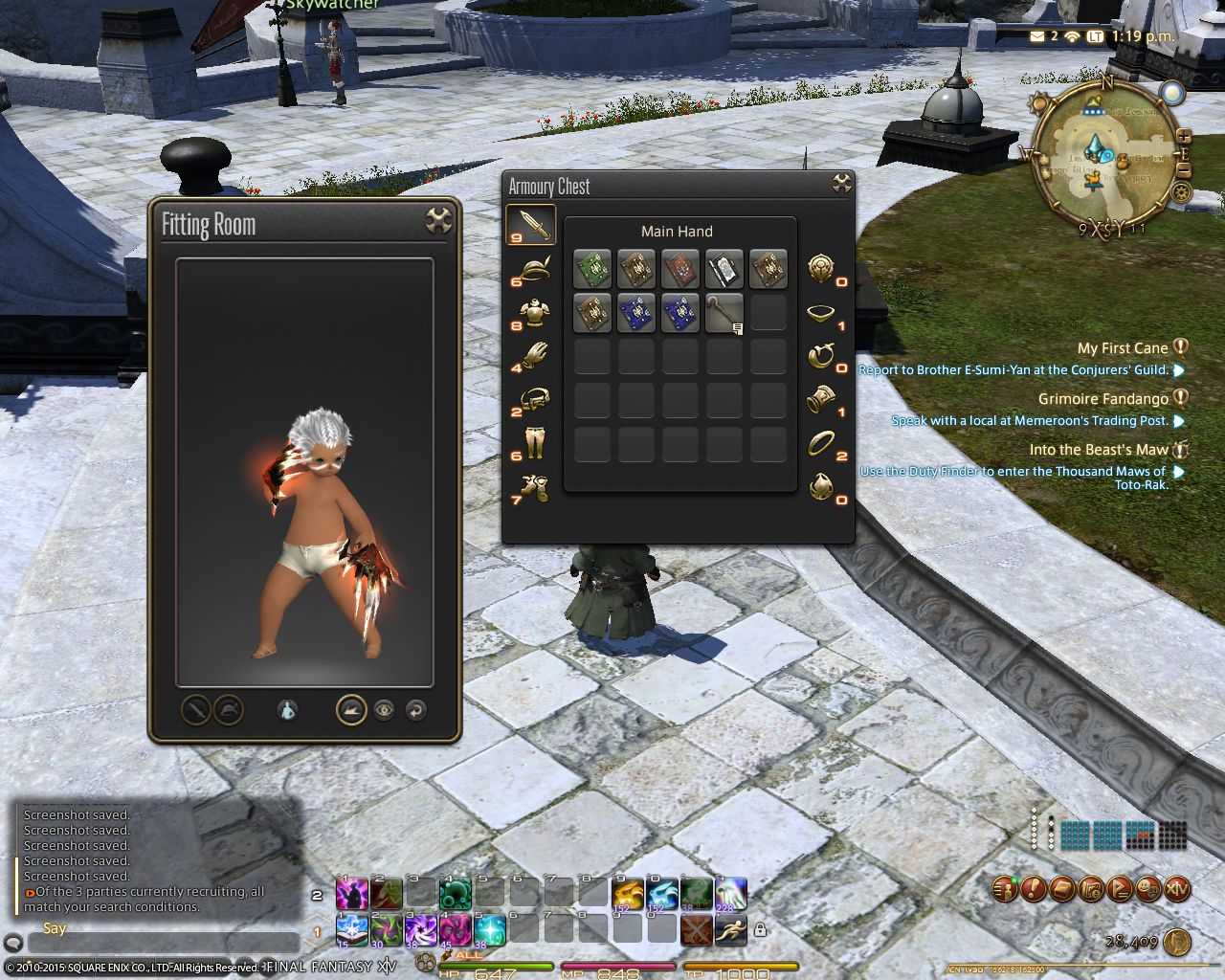Toggle the undress option in the Fitting Room
The height and width of the screenshot is (980, 1225).
tap(287, 710)
